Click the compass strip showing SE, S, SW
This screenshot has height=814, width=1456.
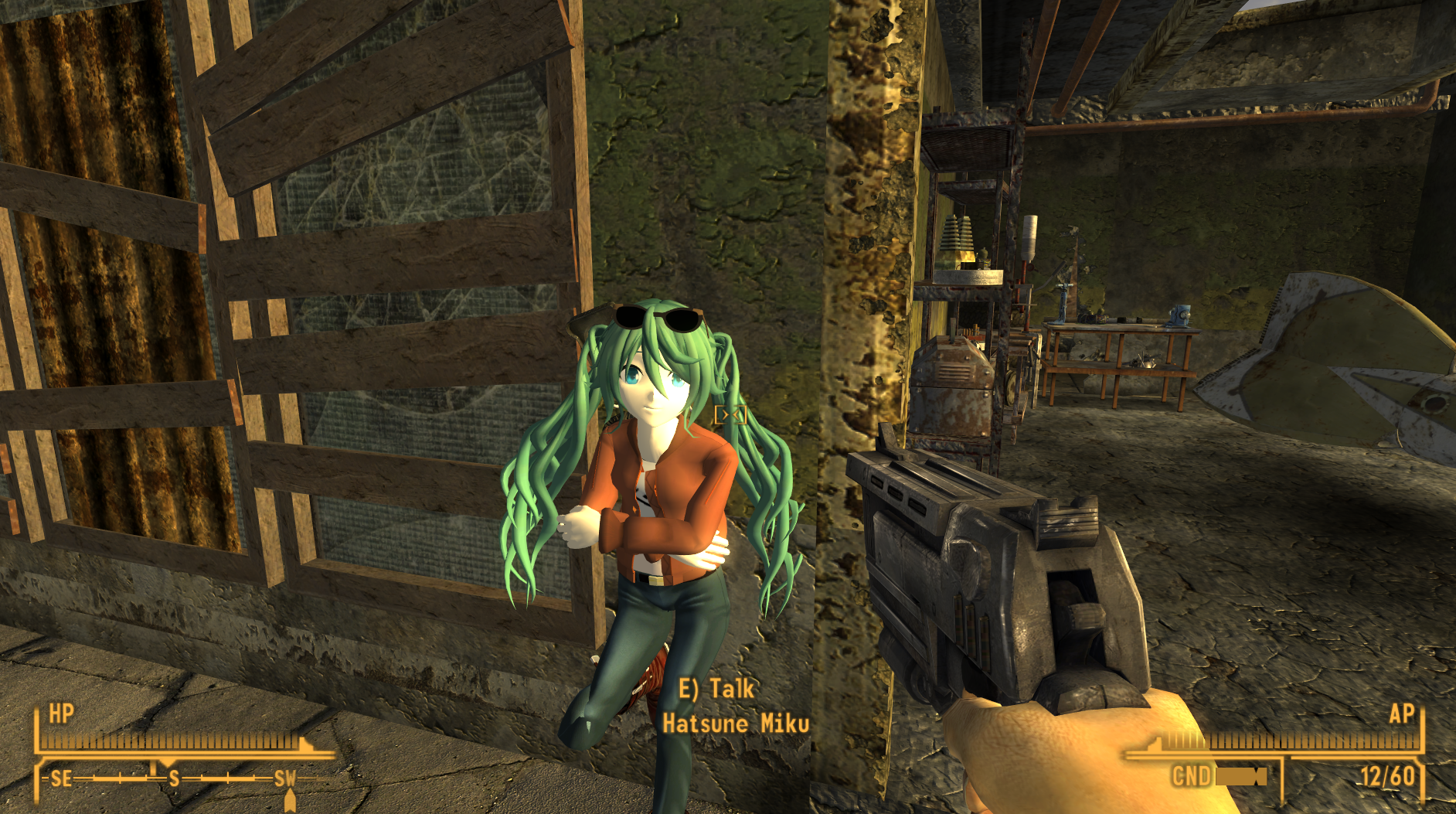173,778
